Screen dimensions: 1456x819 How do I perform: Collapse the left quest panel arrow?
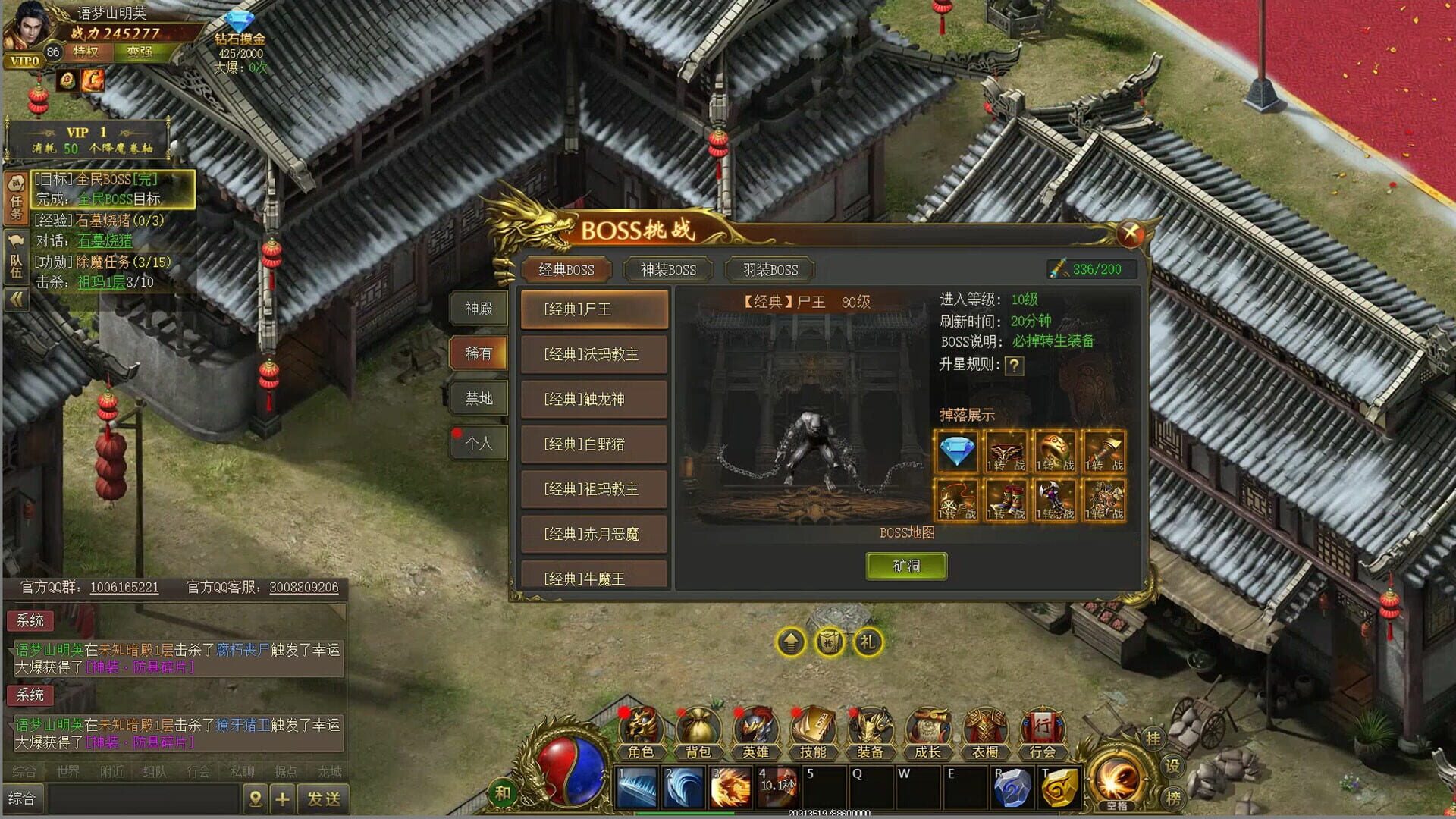(15, 298)
